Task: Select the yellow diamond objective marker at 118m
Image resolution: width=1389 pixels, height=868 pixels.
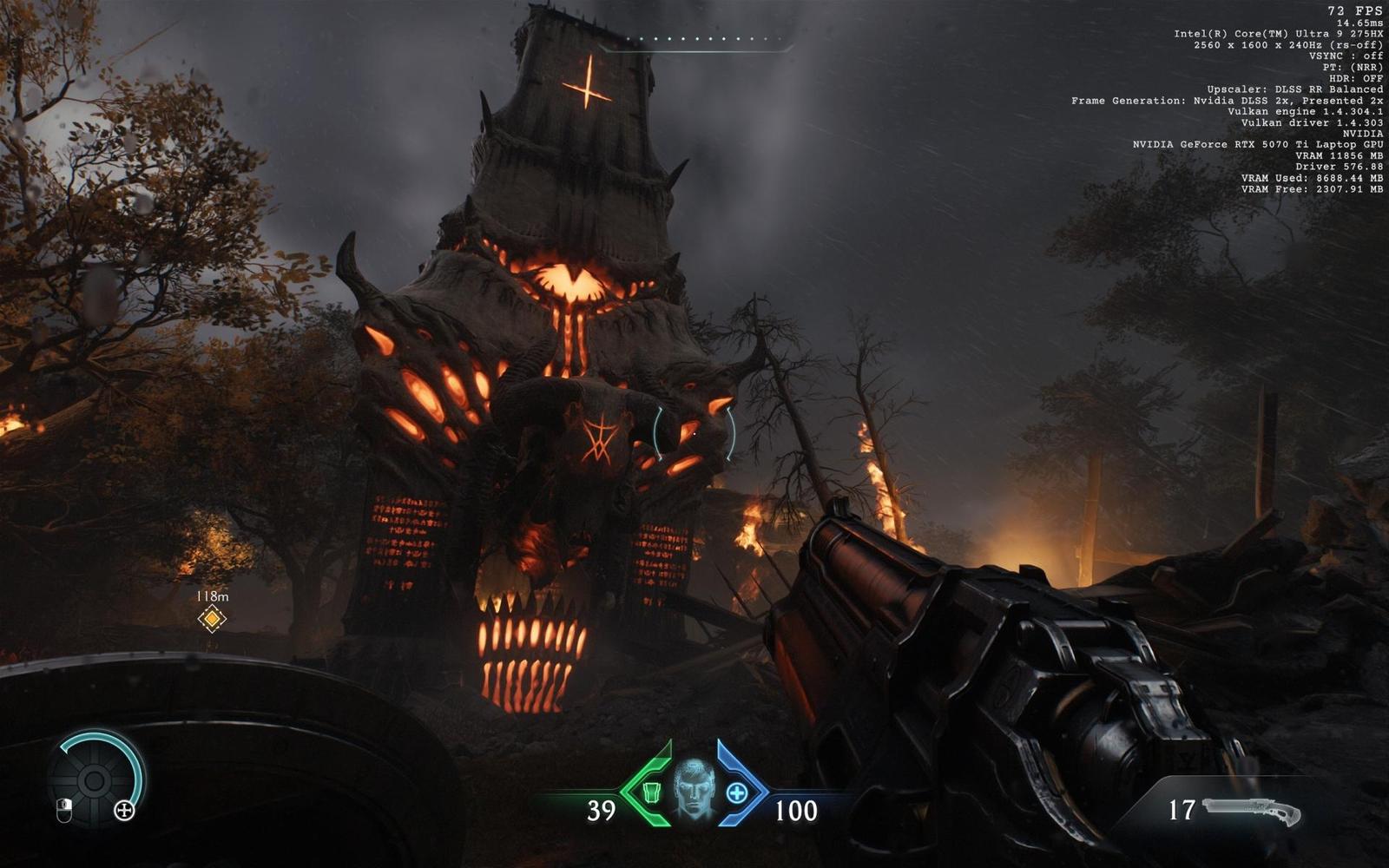Action: click(211, 620)
